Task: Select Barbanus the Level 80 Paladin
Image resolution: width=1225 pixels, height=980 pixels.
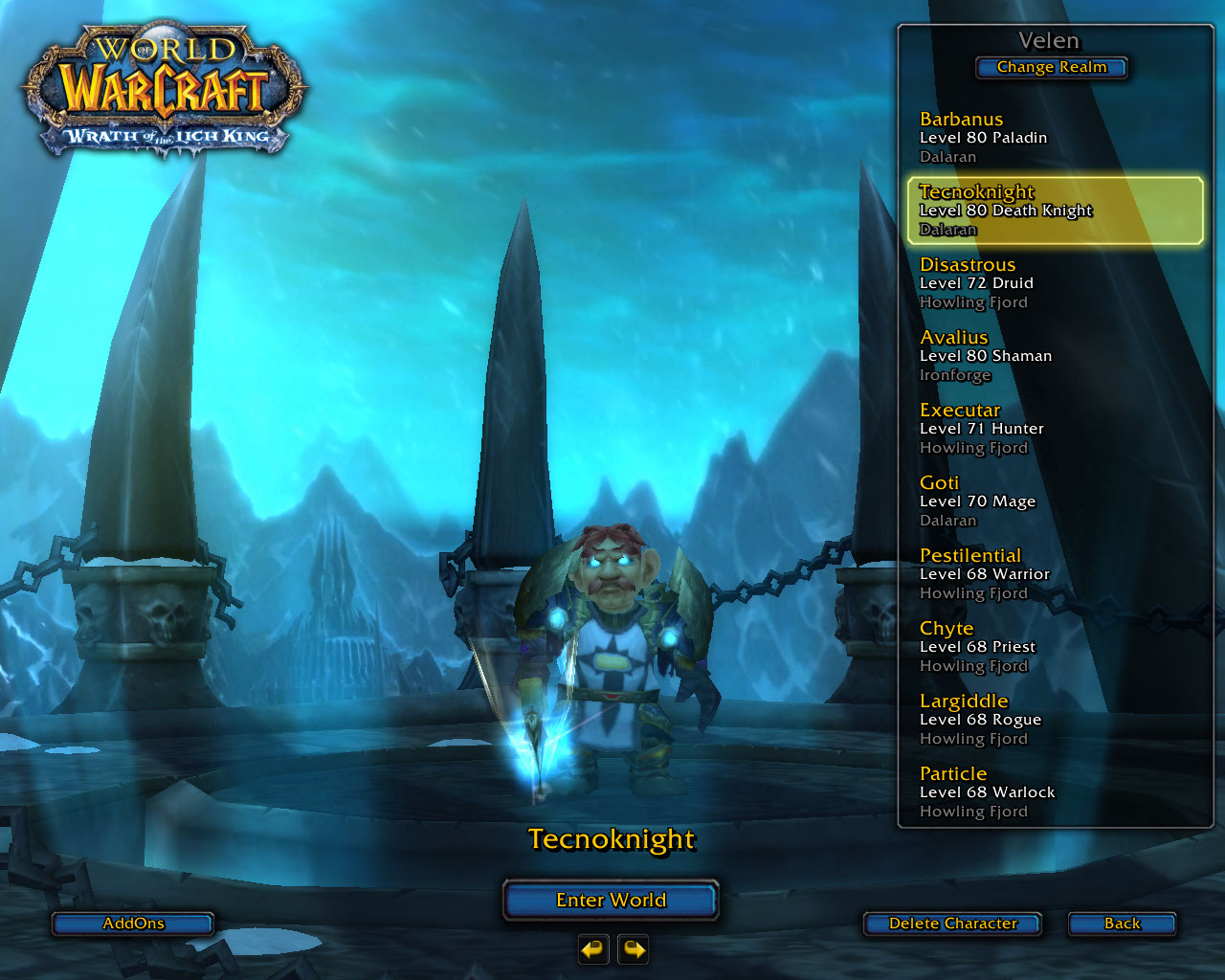Action: (x=1053, y=137)
